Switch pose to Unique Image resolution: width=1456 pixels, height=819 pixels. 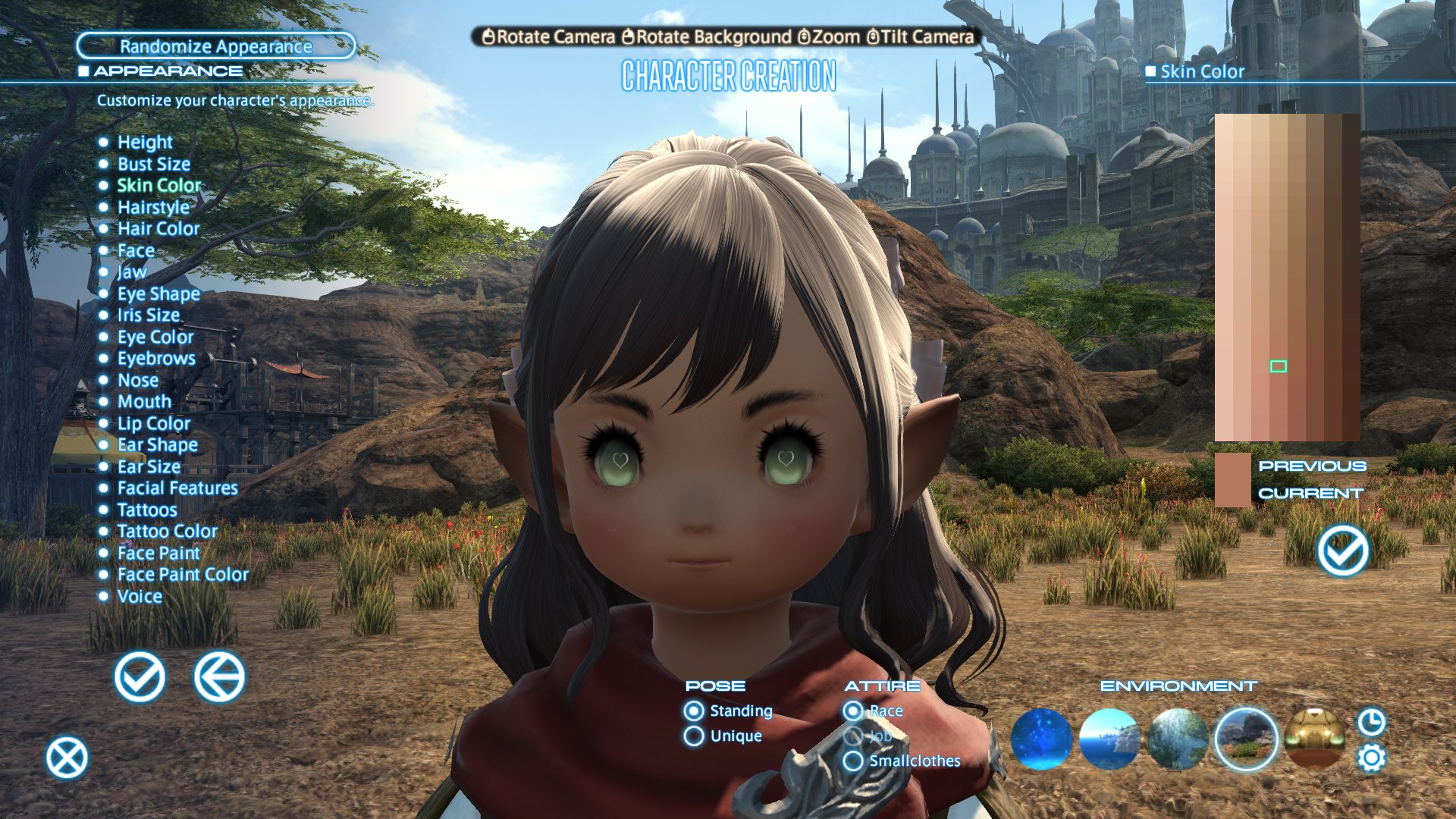click(692, 736)
